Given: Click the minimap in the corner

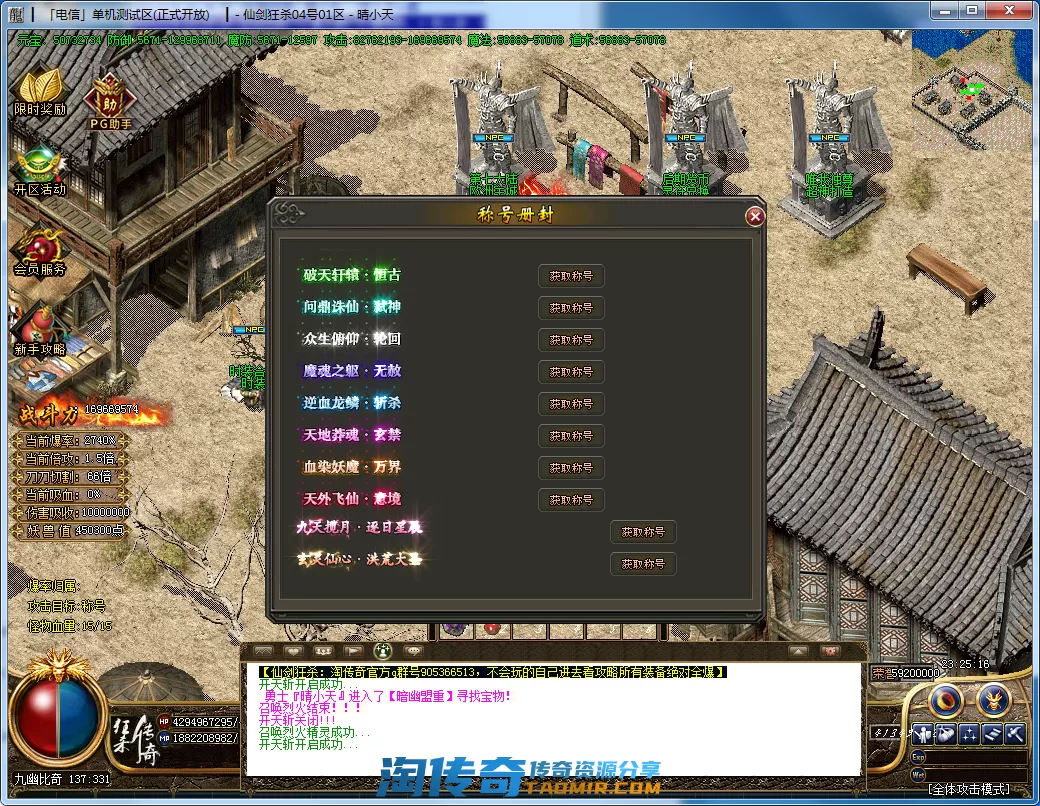Looking at the screenshot, I should pyautogui.click(x=972, y=90).
